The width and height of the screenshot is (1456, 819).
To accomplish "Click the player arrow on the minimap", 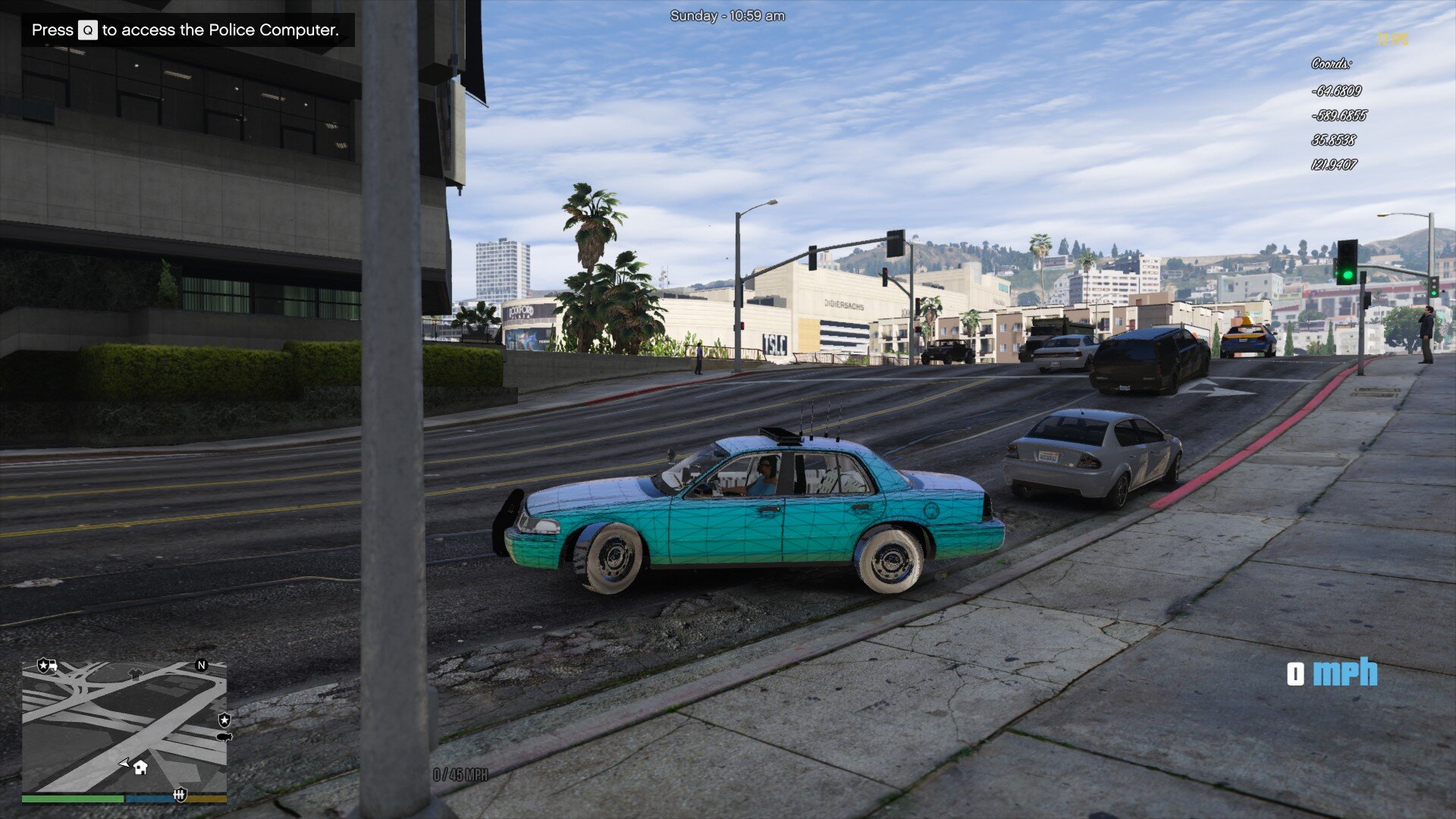I will pyautogui.click(x=124, y=763).
